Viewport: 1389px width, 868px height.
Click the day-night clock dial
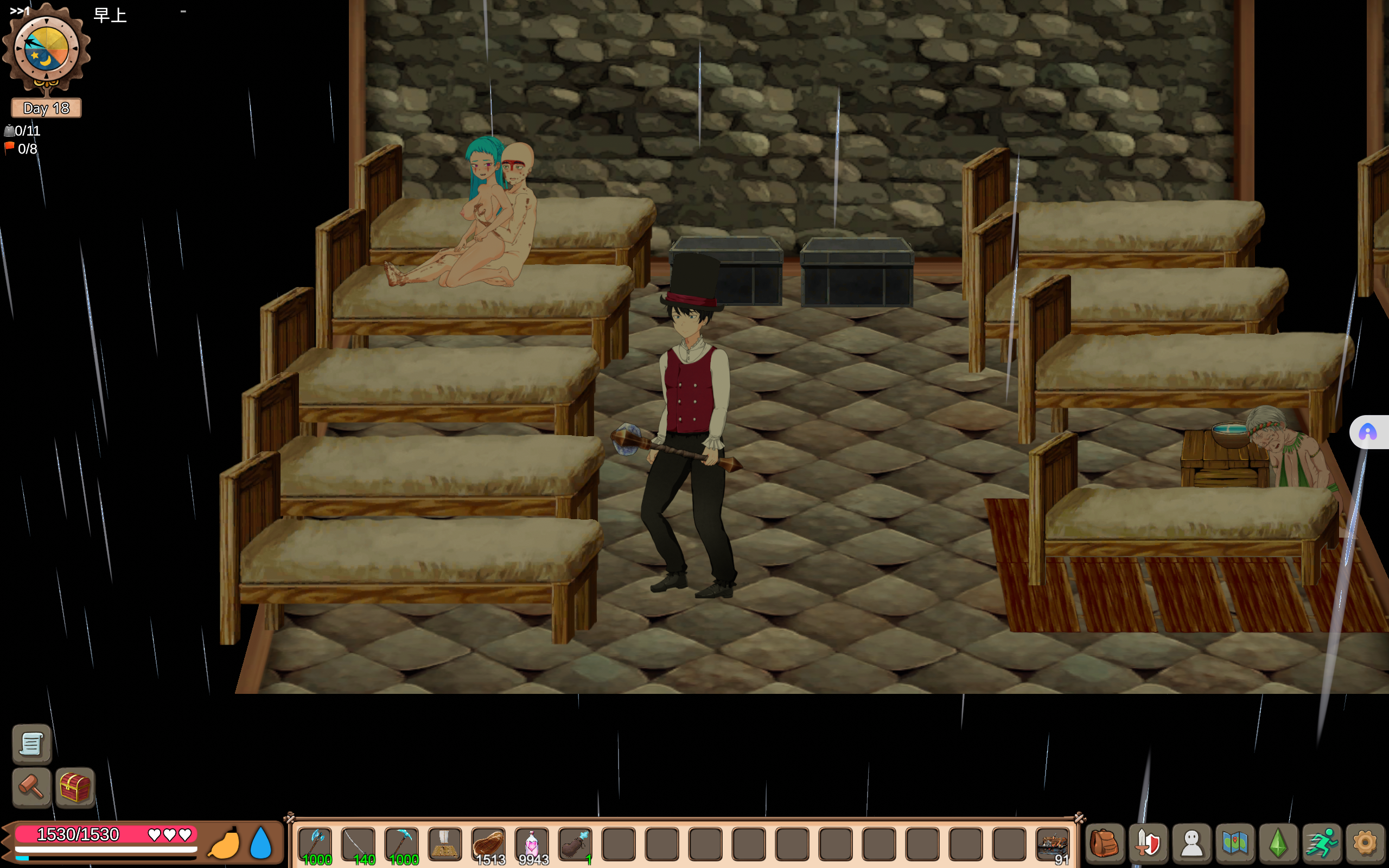(46, 49)
